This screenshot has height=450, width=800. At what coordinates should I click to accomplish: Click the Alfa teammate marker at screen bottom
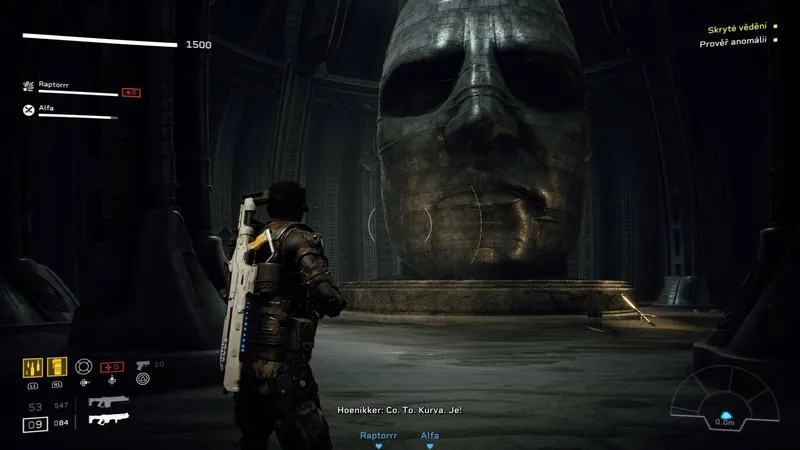click(x=429, y=437)
